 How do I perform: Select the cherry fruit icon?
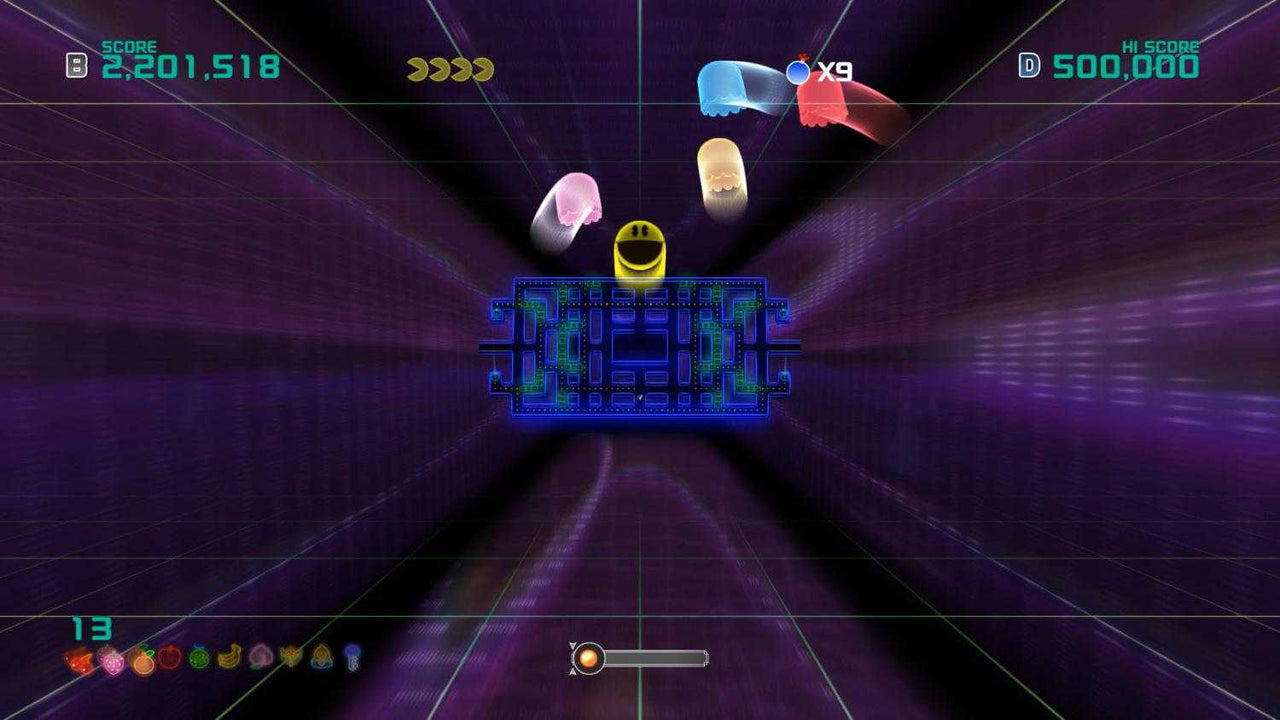(77, 660)
